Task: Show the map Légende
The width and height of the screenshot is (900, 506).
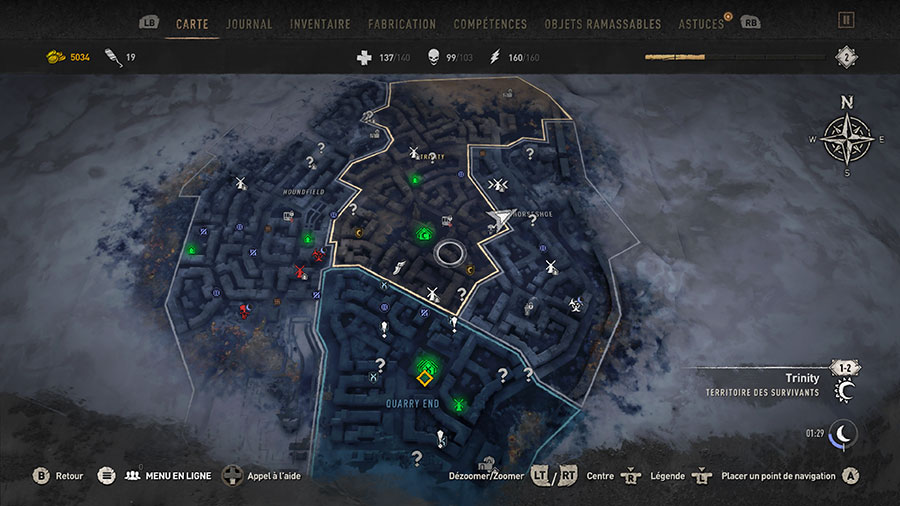Action: coord(667,476)
